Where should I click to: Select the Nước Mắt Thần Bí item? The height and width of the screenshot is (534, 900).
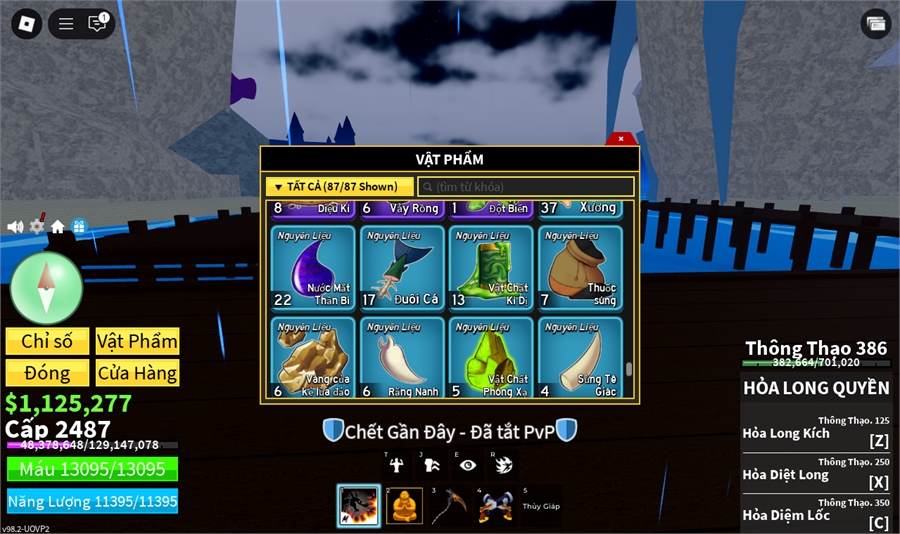click(x=313, y=269)
